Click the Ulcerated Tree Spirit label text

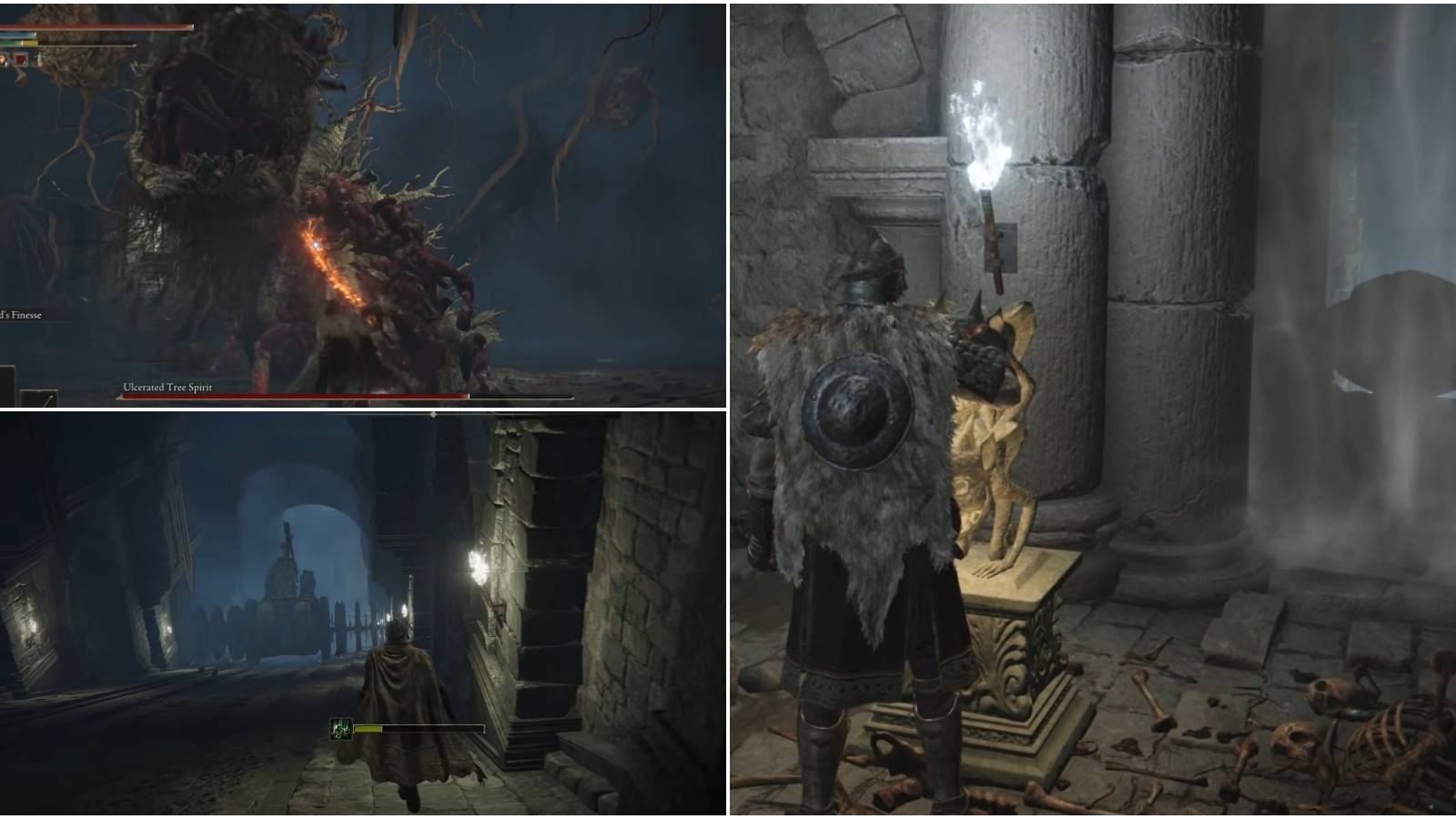168,387
